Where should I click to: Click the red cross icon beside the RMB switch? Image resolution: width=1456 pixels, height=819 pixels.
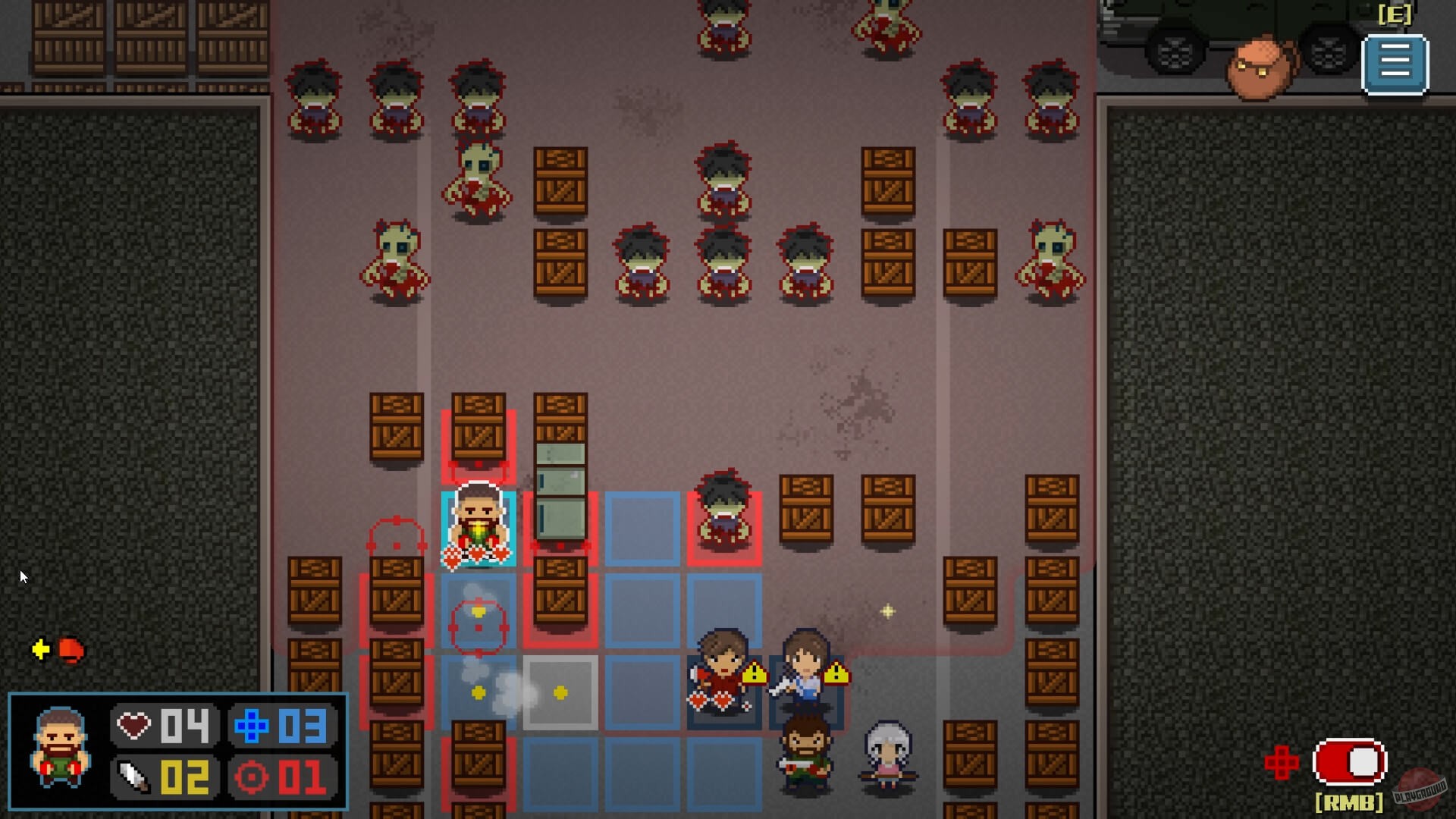[x=1282, y=762]
